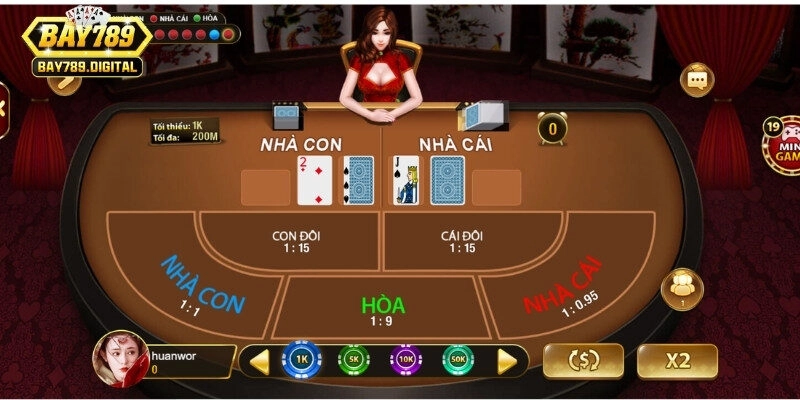Show higher chip values with right arrow
Image resolution: width=800 pixels, height=400 pixels.
point(507,360)
